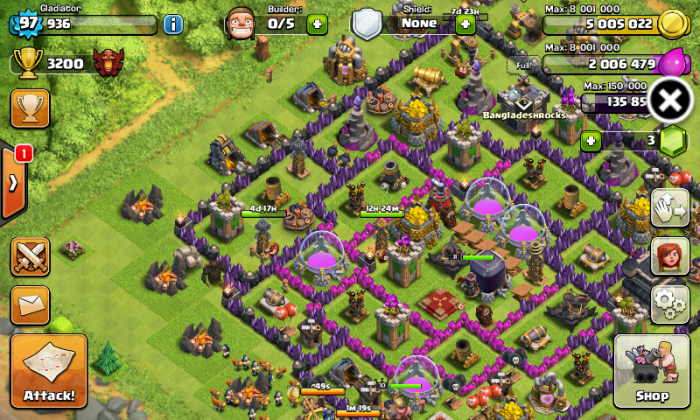Viewport: 700px width, 420px height.
Task: Add gems with the green plus button
Action: click(x=591, y=140)
